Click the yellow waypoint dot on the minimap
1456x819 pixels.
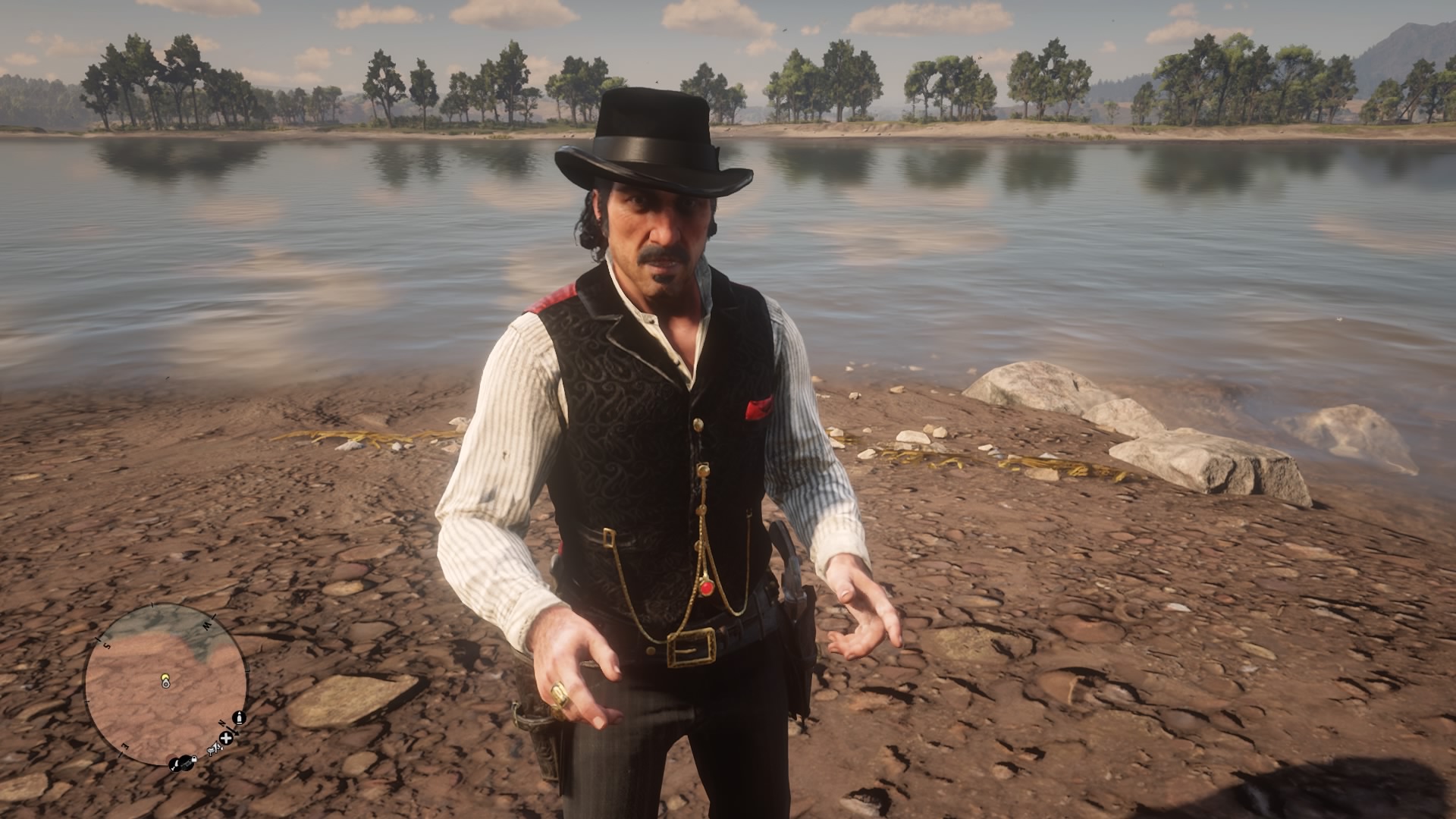coord(165,676)
